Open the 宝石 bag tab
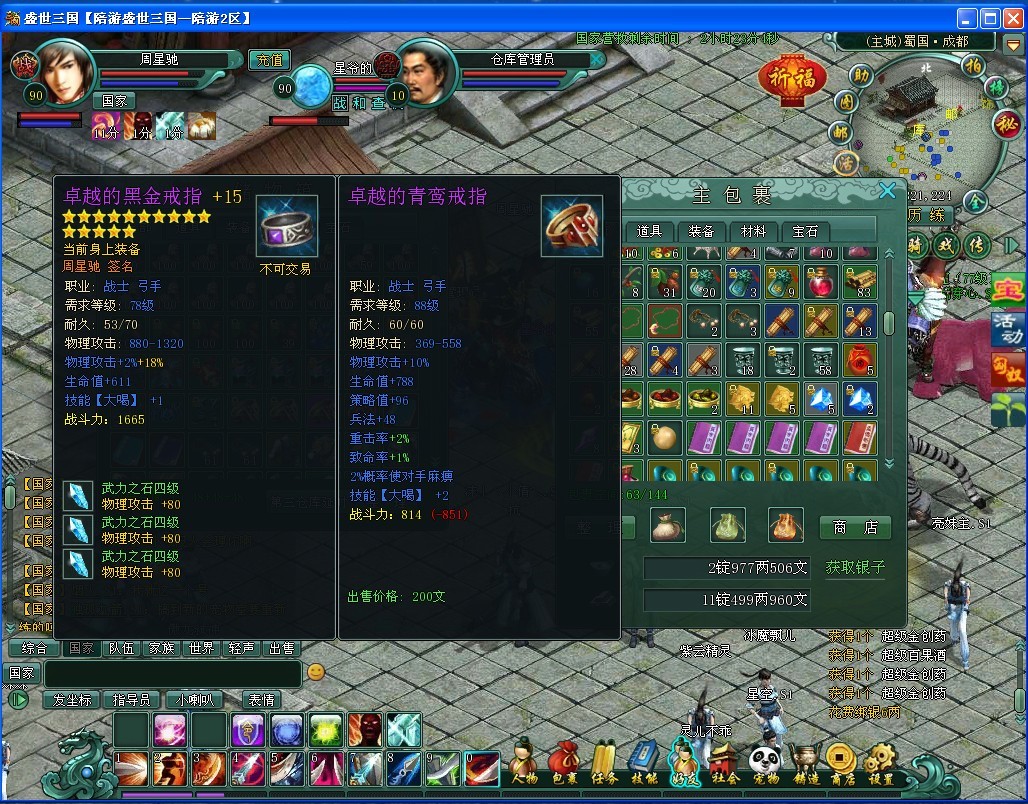Image resolution: width=1028 pixels, height=804 pixels. coord(805,231)
